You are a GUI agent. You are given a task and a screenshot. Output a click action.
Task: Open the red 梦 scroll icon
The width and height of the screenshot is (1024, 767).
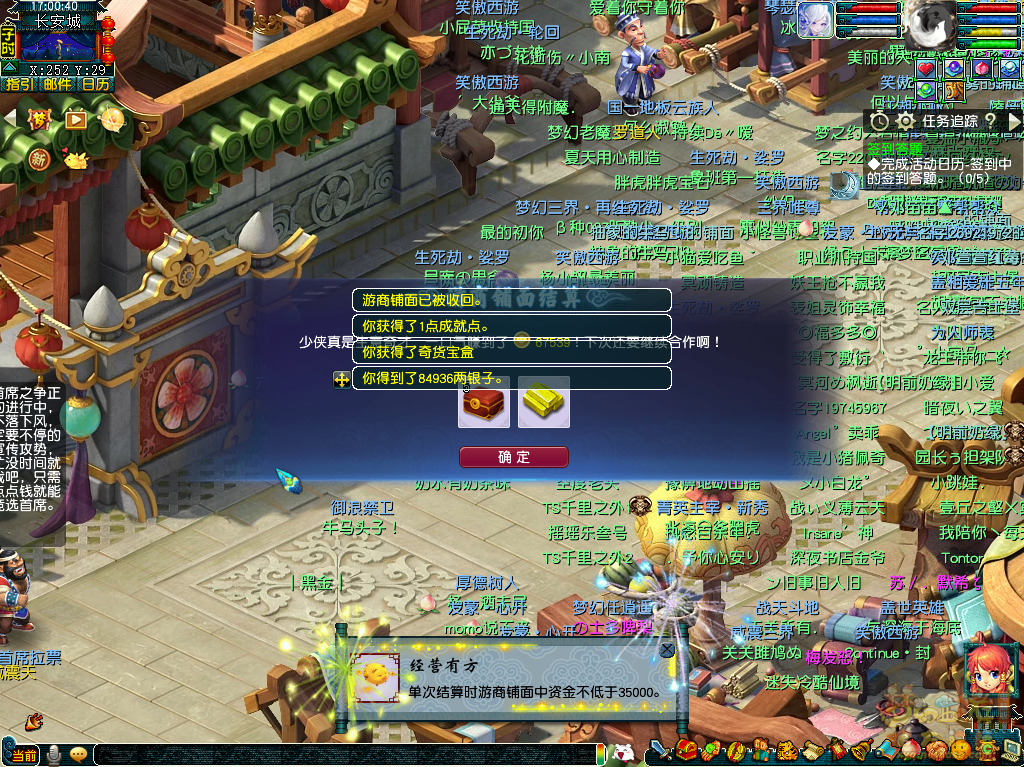pos(39,120)
